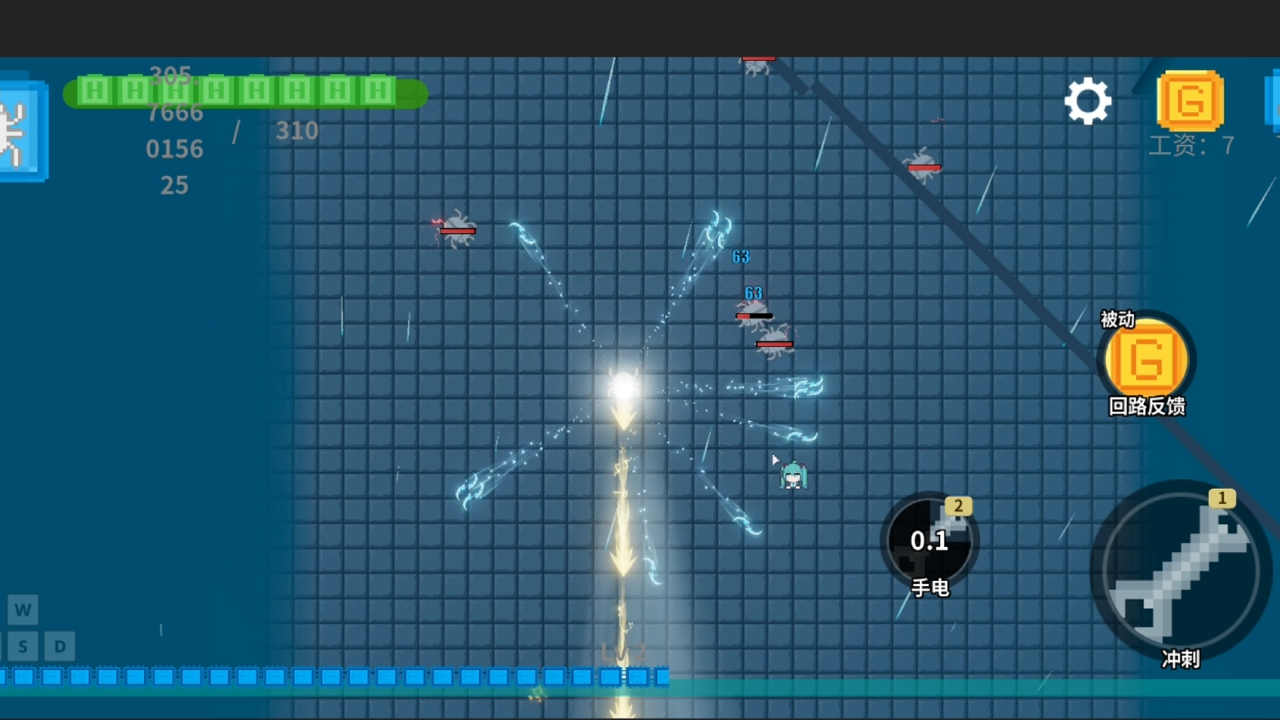Tap the hotkey 1 badge on dash skill
Viewport: 1280px width, 720px height.
point(1222,498)
